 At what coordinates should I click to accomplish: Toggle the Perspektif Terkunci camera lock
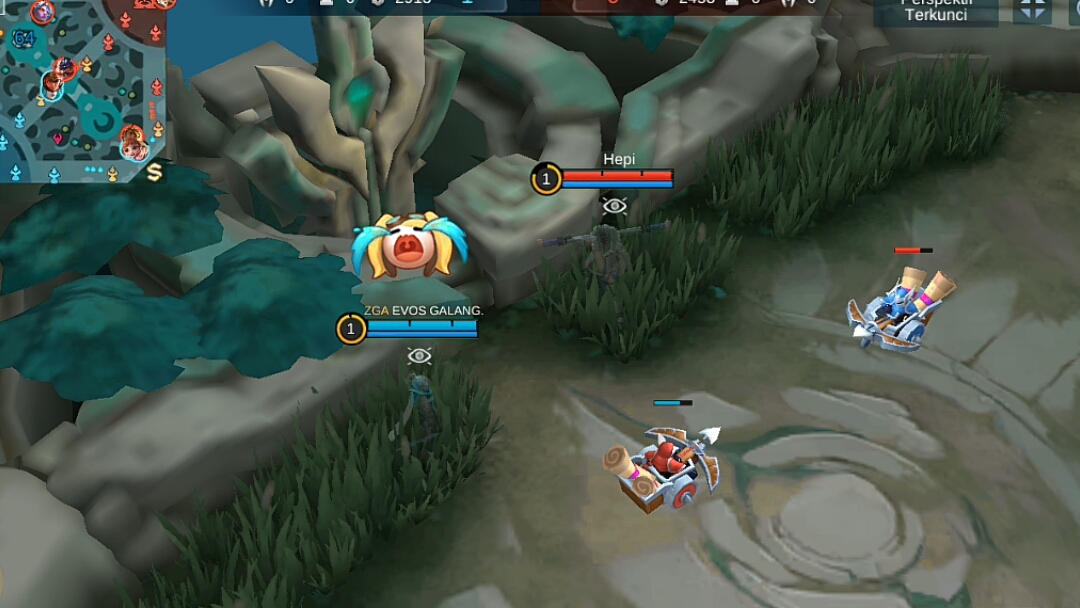[935, 12]
